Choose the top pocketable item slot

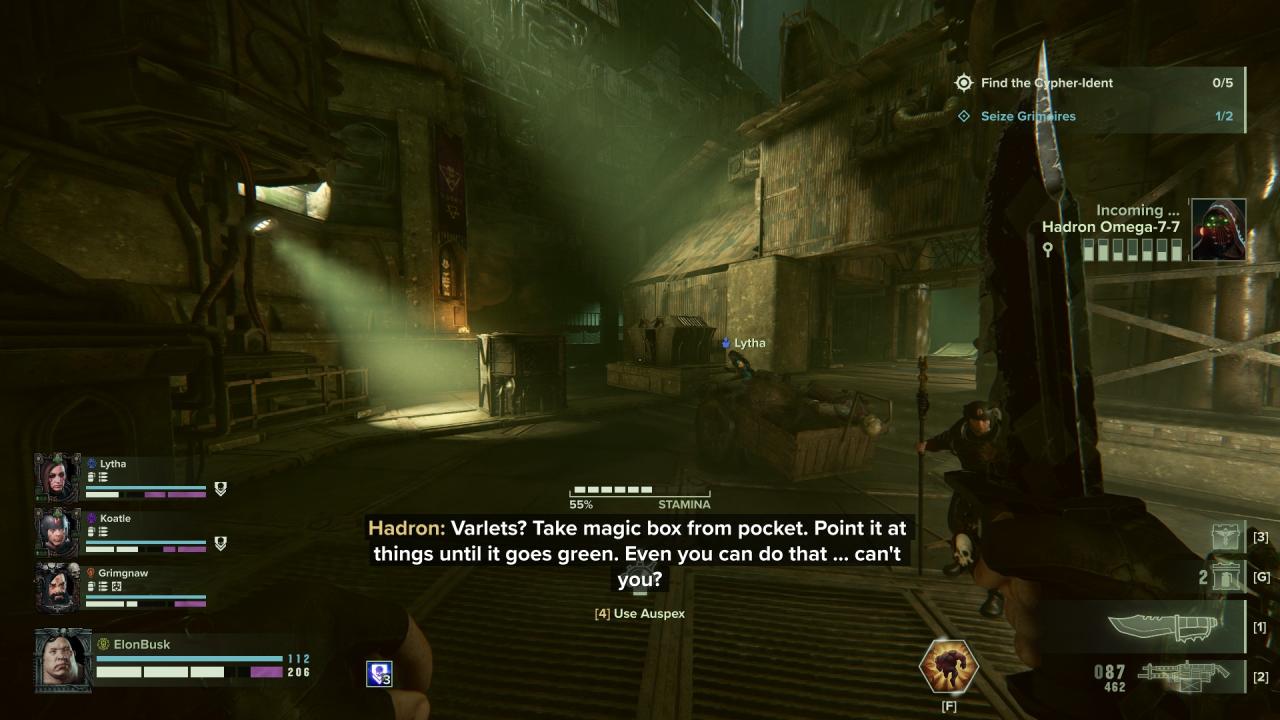[1227, 537]
